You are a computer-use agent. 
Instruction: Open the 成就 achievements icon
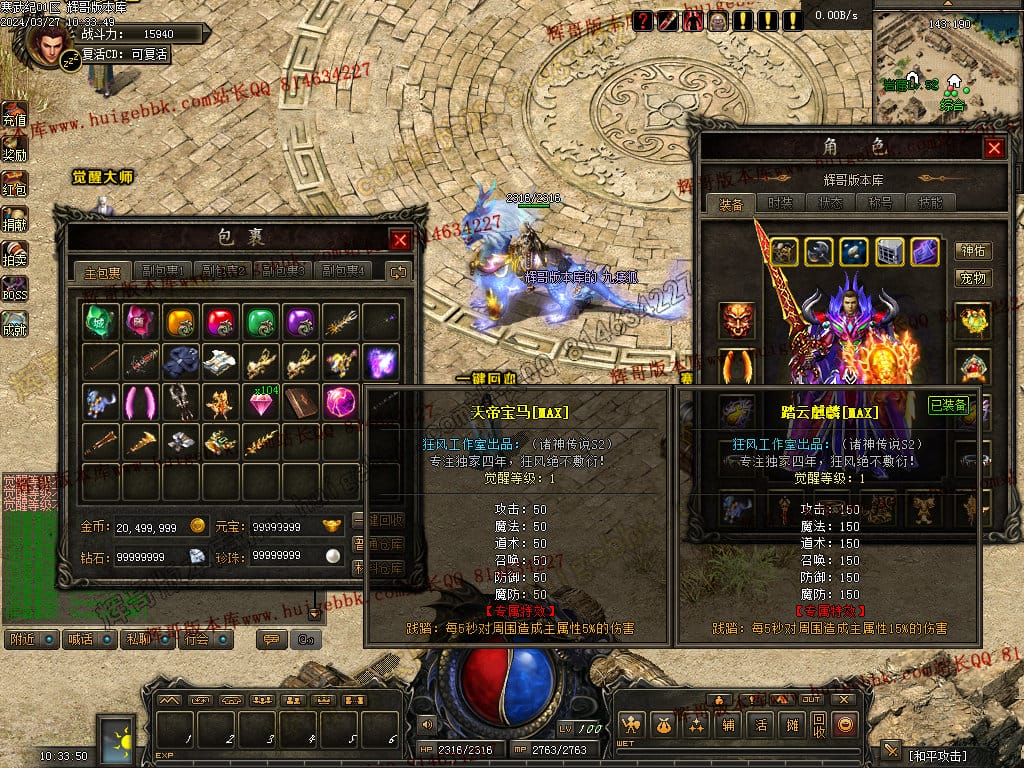pos(14,323)
